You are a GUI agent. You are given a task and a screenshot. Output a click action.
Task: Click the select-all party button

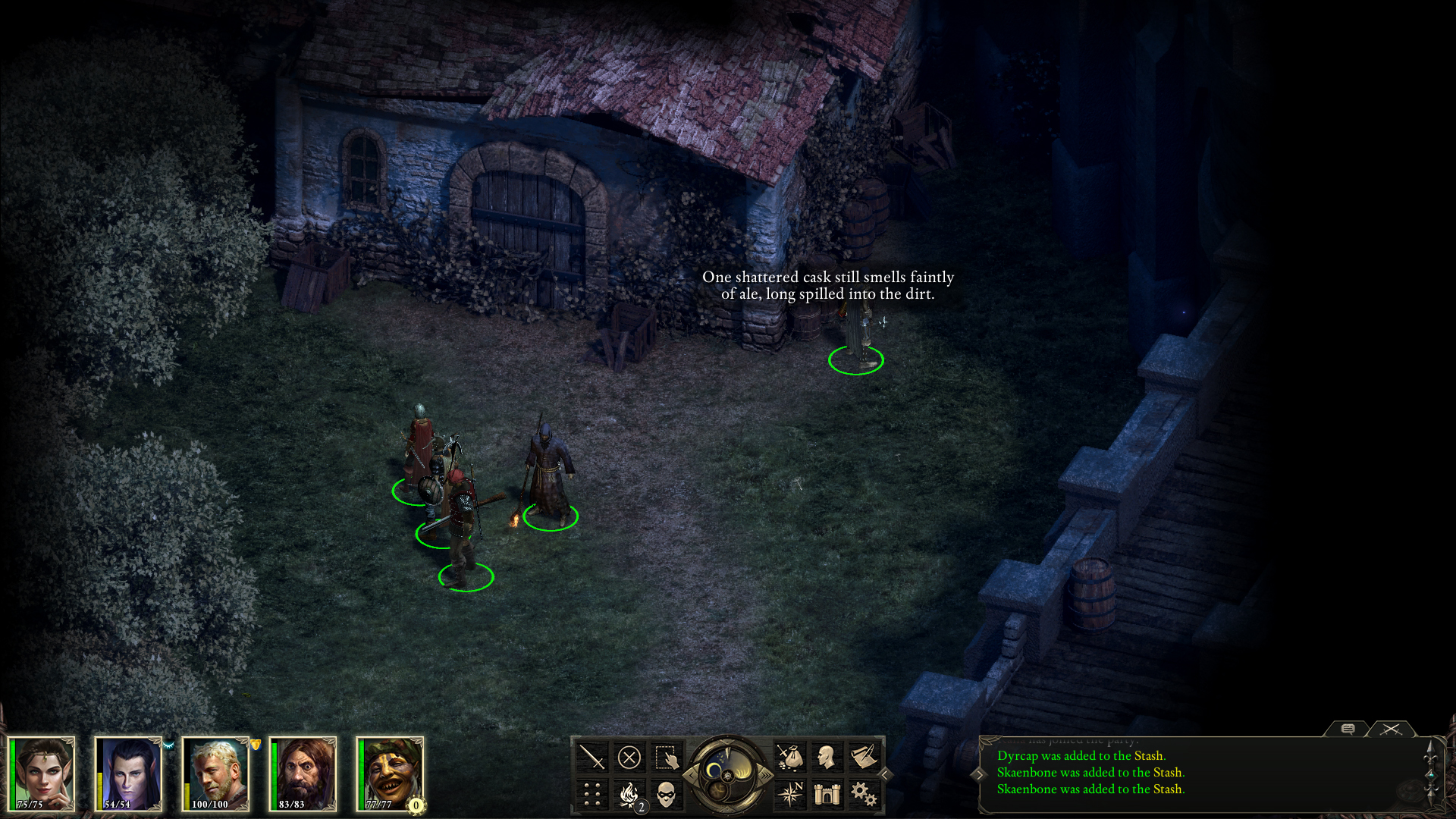pyautogui.click(x=666, y=757)
